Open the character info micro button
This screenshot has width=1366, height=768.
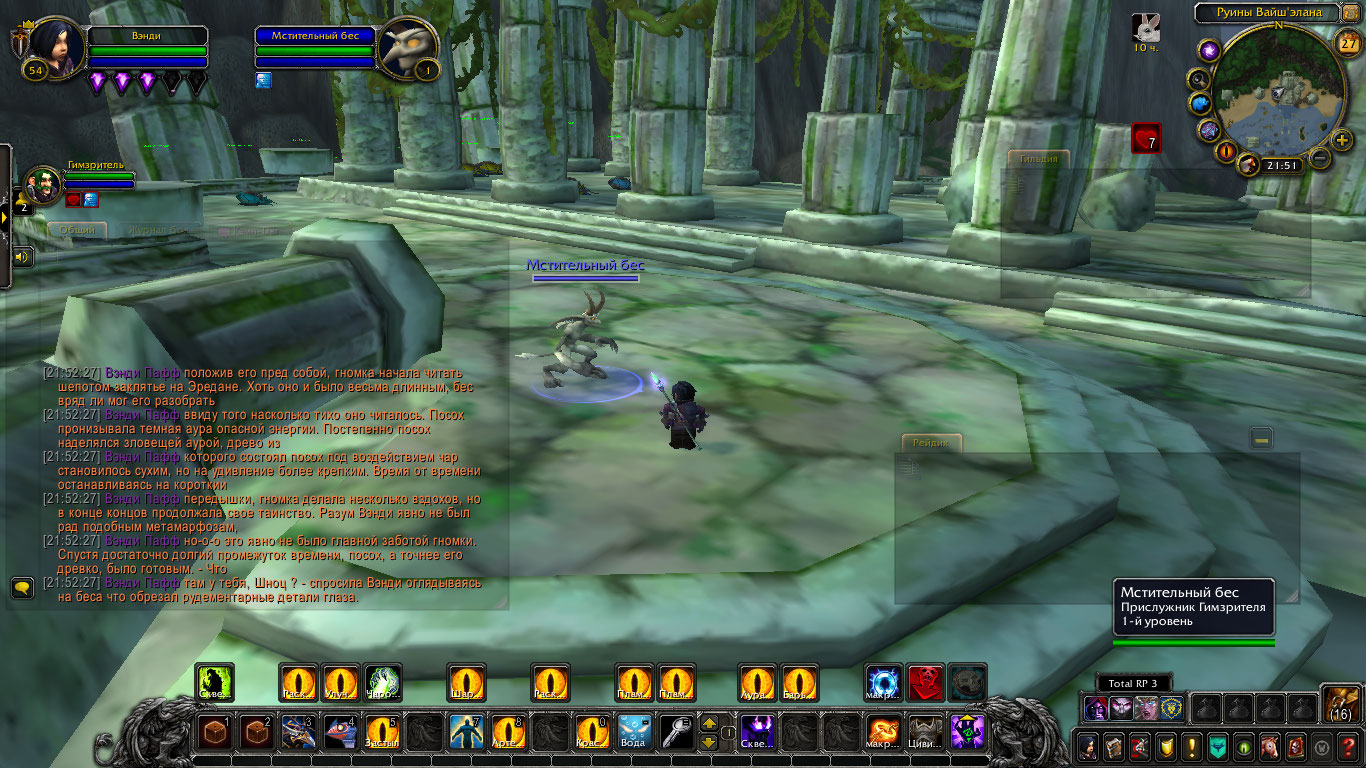[x=1087, y=746]
